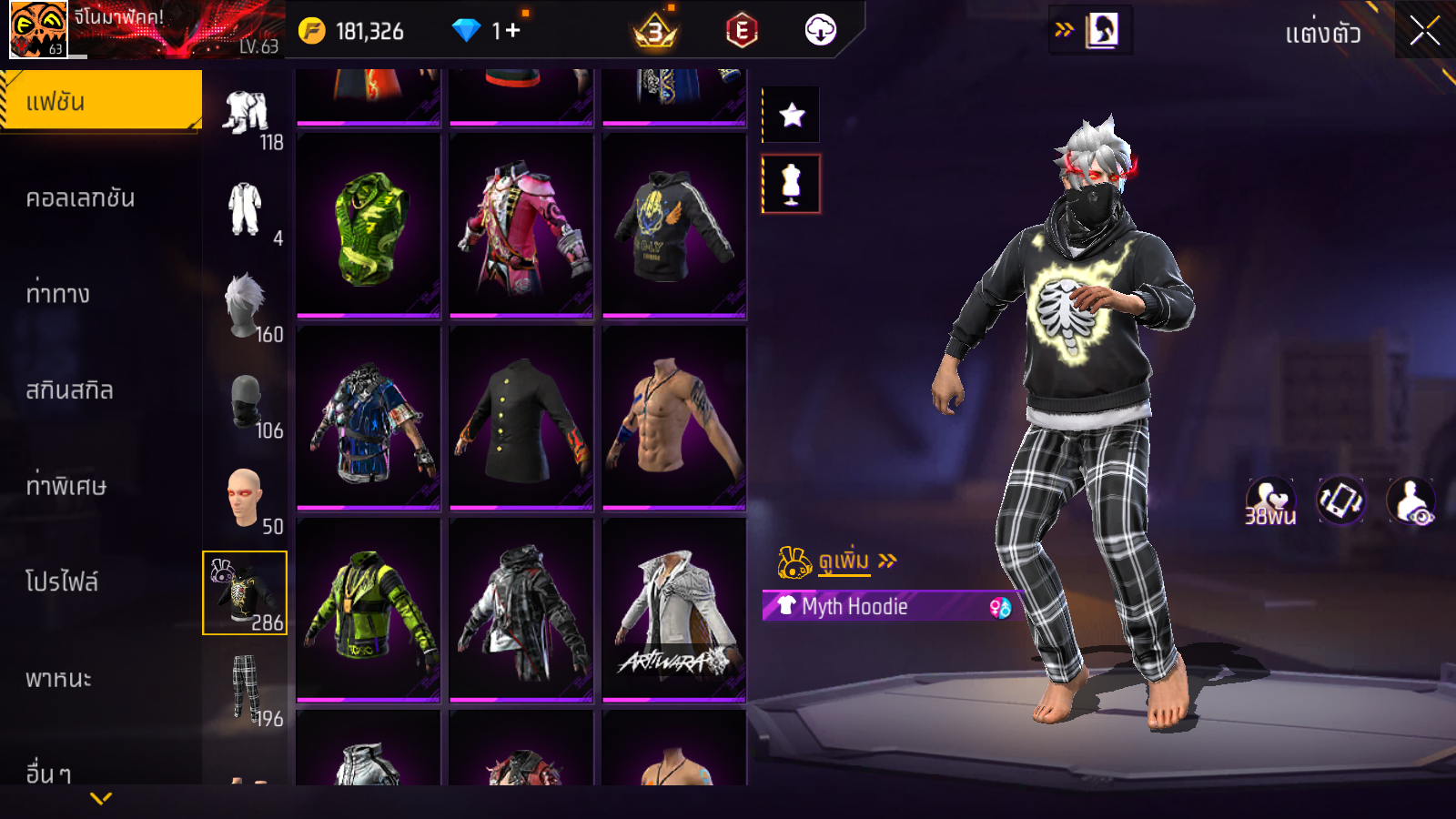Screen dimensions: 1456x819
Task: Equip the green snake vest
Action: pos(369,227)
